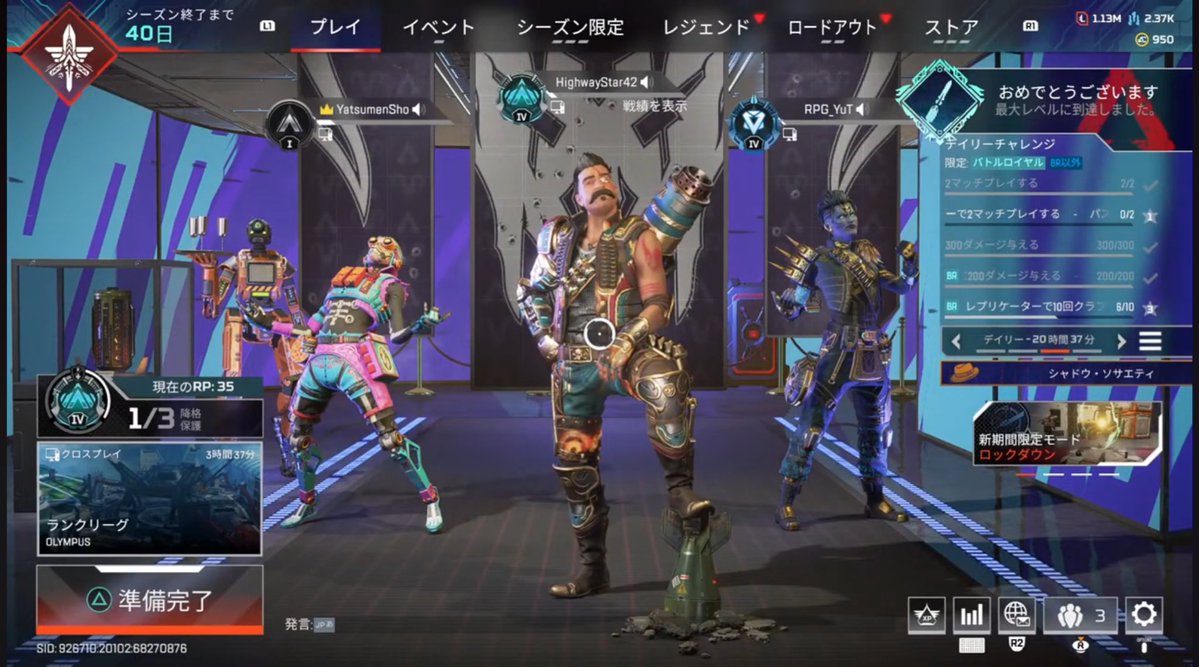Image resolution: width=1199 pixels, height=667 pixels.
Task: Filter challenges by バトルロイヤル
Action: point(1008,162)
